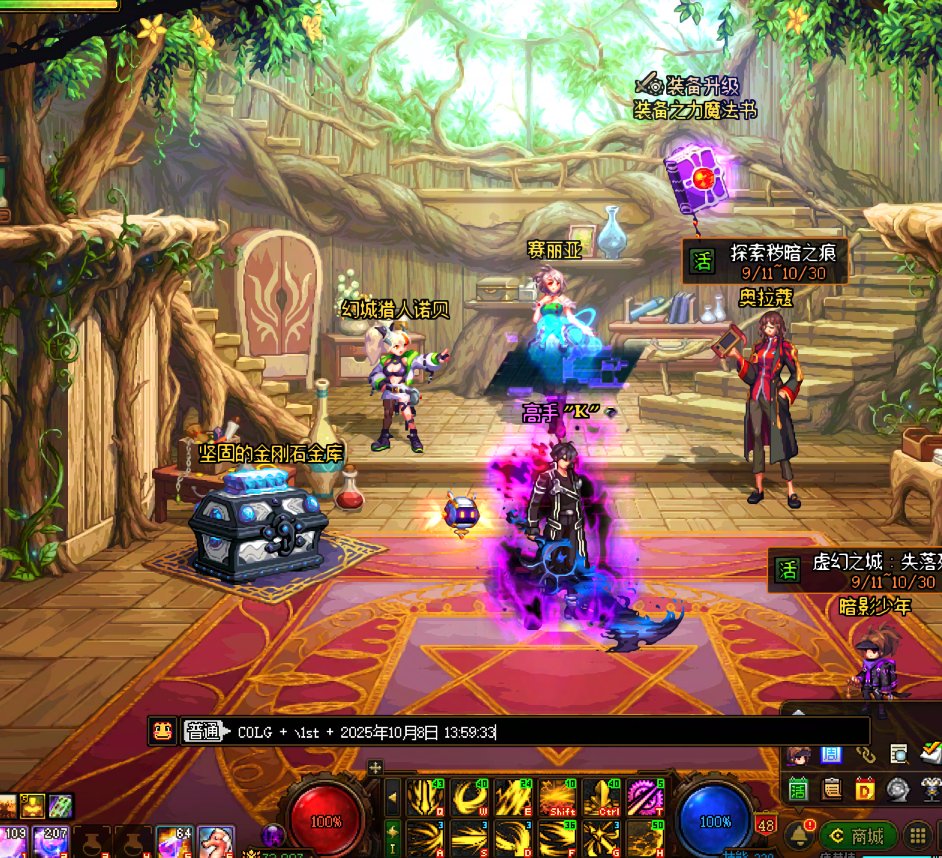Use the pink gear skill on T

point(646,798)
